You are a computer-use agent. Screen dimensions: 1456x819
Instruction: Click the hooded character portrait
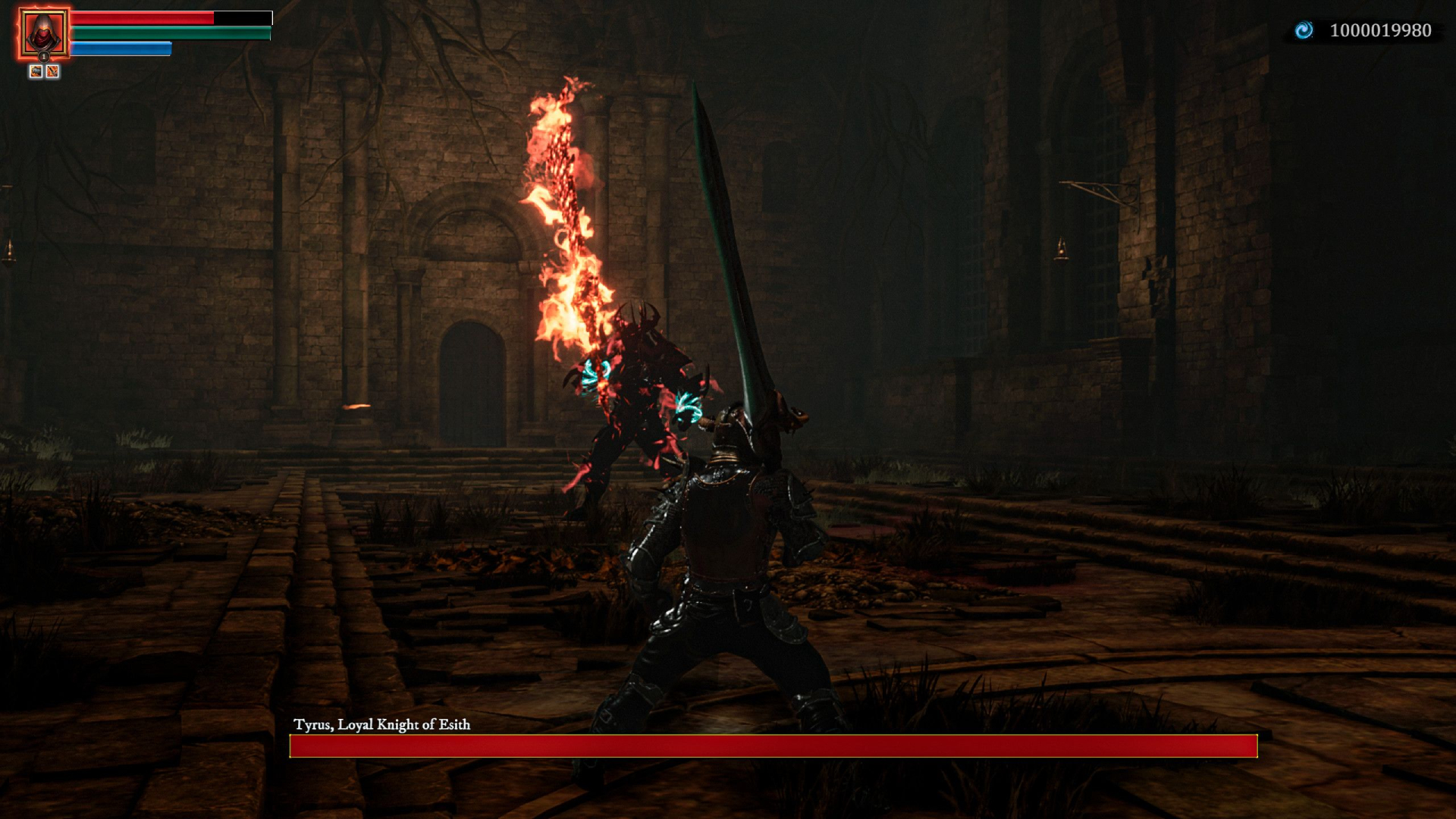tap(43, 33)
